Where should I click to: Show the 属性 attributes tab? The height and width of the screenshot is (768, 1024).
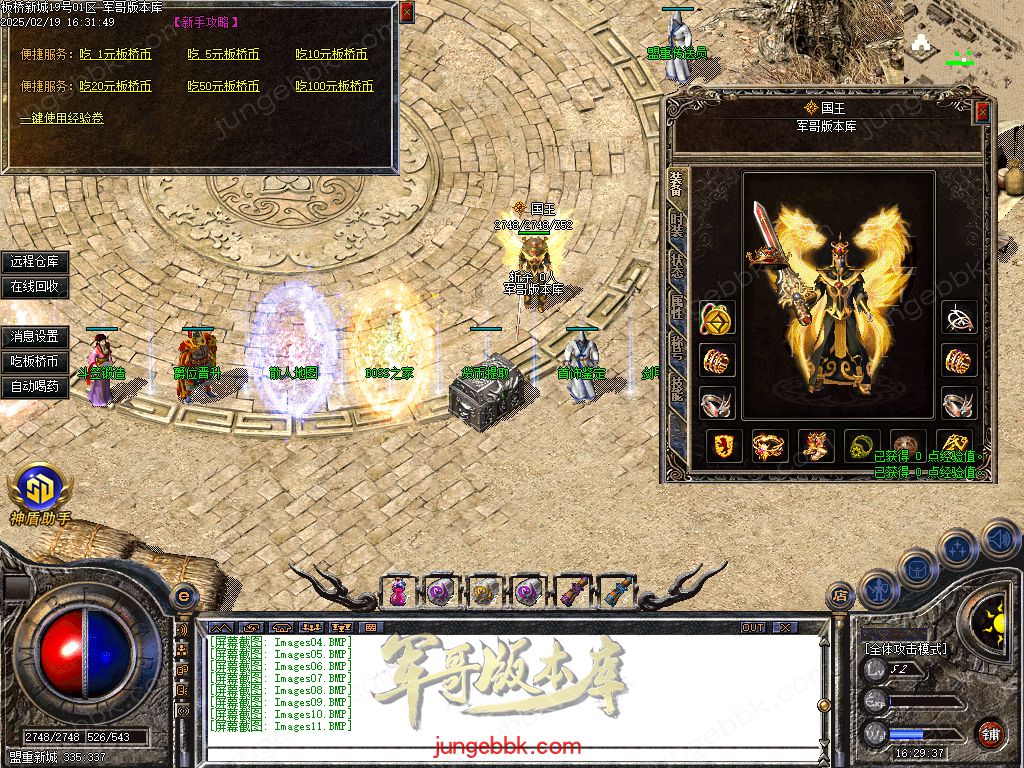coord(677,306)
